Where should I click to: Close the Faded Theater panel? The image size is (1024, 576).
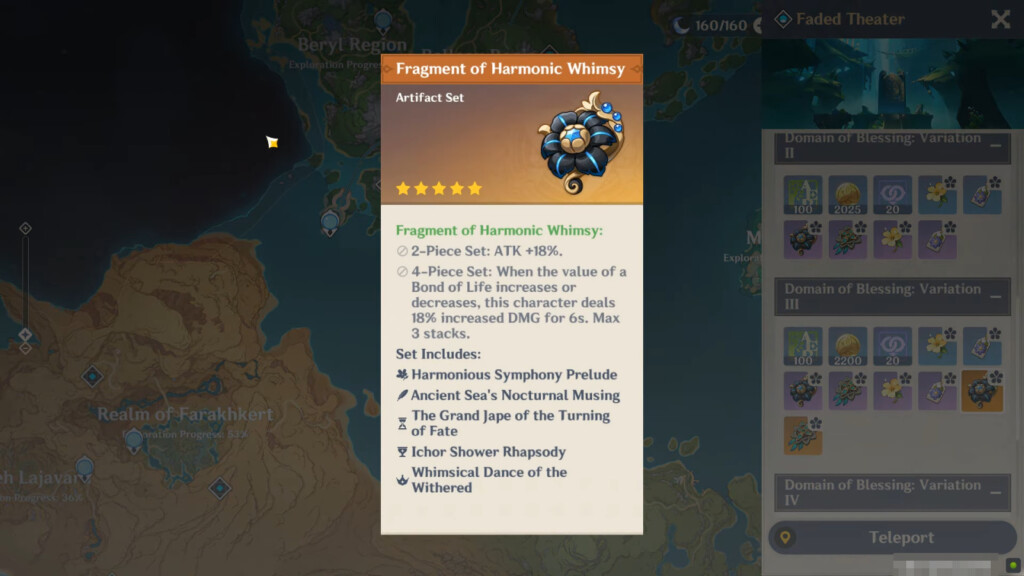[1000, 19]
